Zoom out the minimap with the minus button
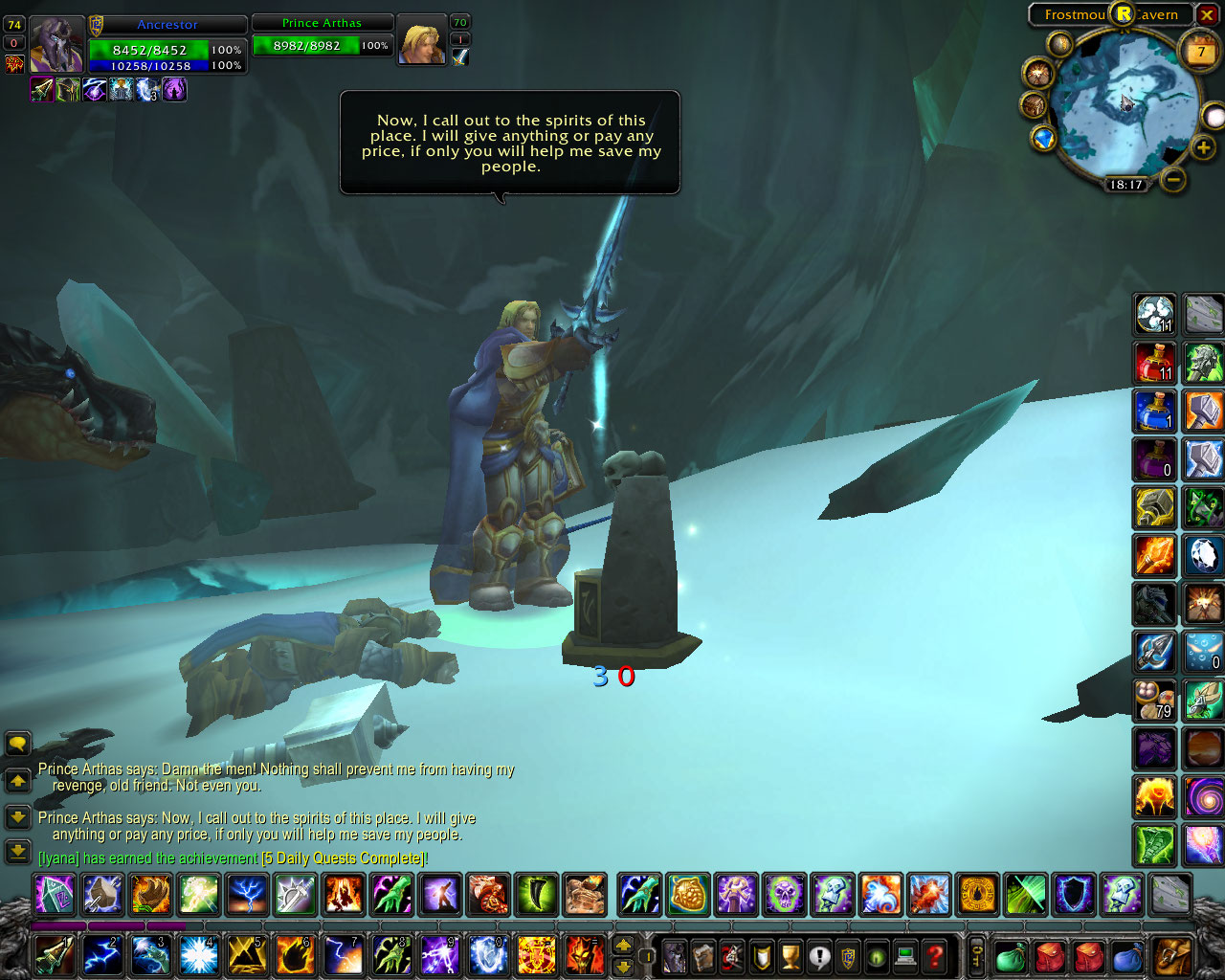 [1173, 179]
